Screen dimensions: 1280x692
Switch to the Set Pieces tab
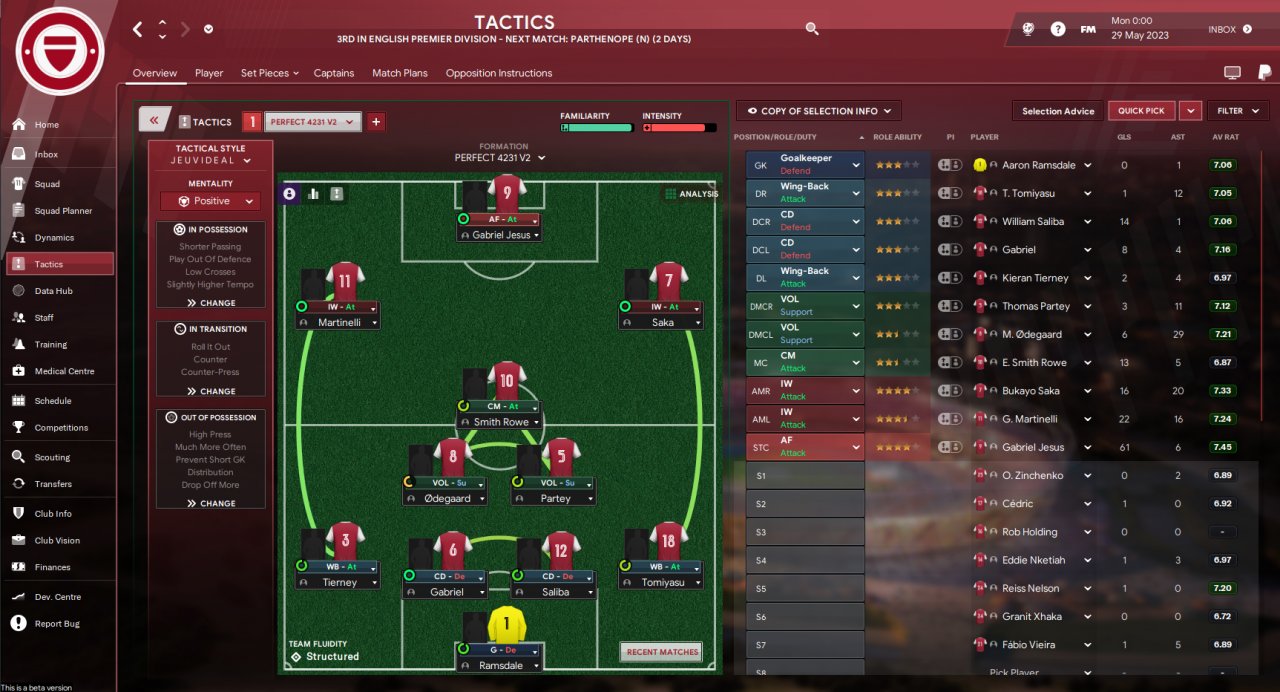pyautogui.click(x=265, y=73)
